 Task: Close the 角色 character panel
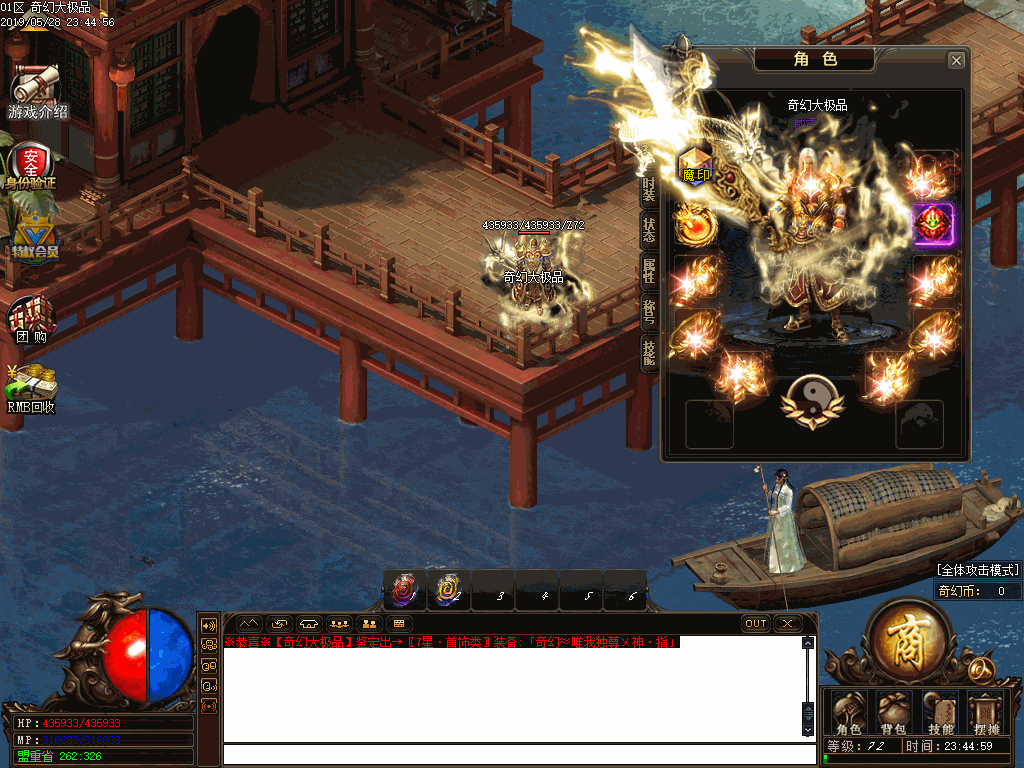point(956,61)
